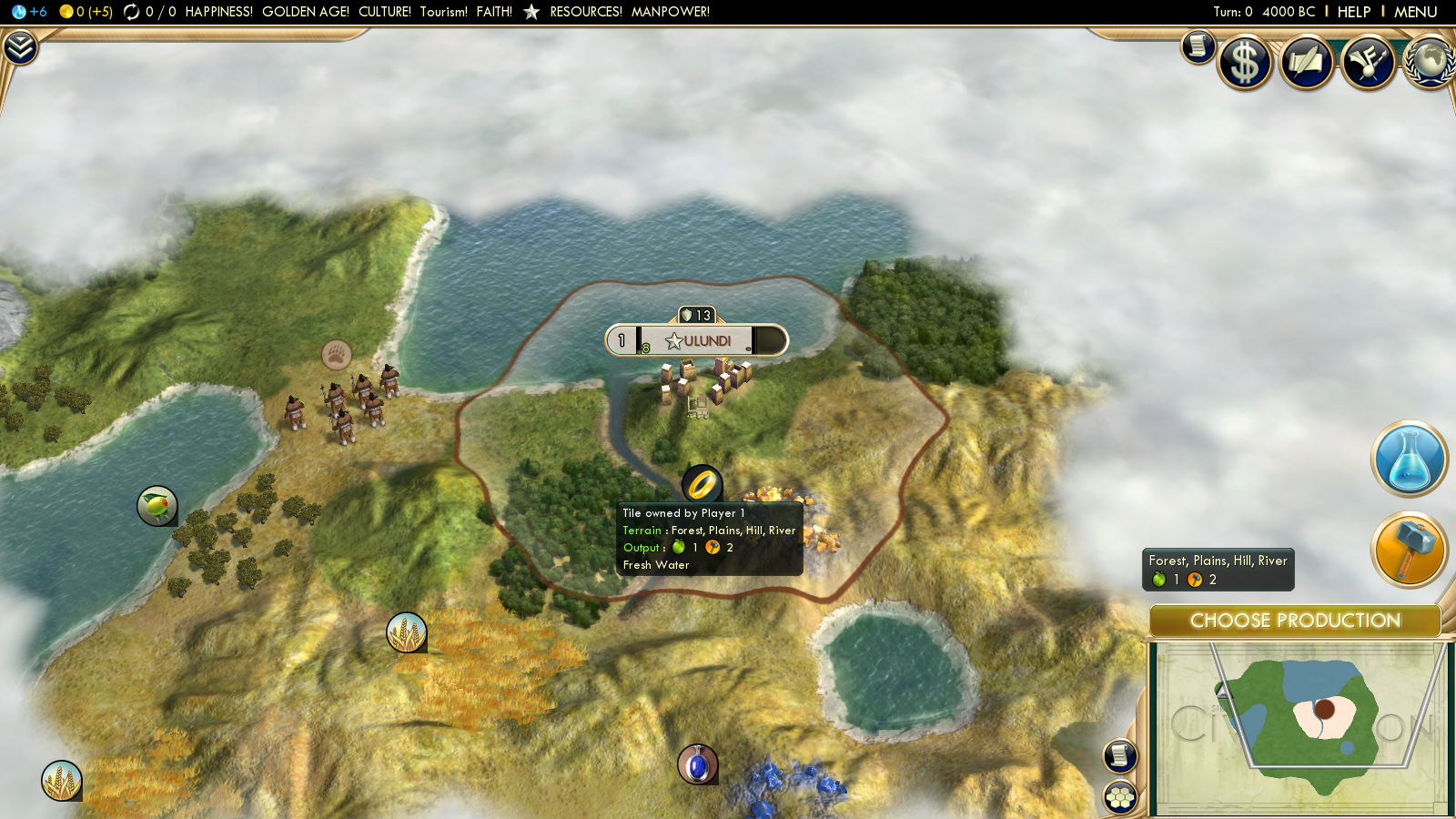
Task: Open the small scroll log beside dollar button
Action: tap(1198, 45)
